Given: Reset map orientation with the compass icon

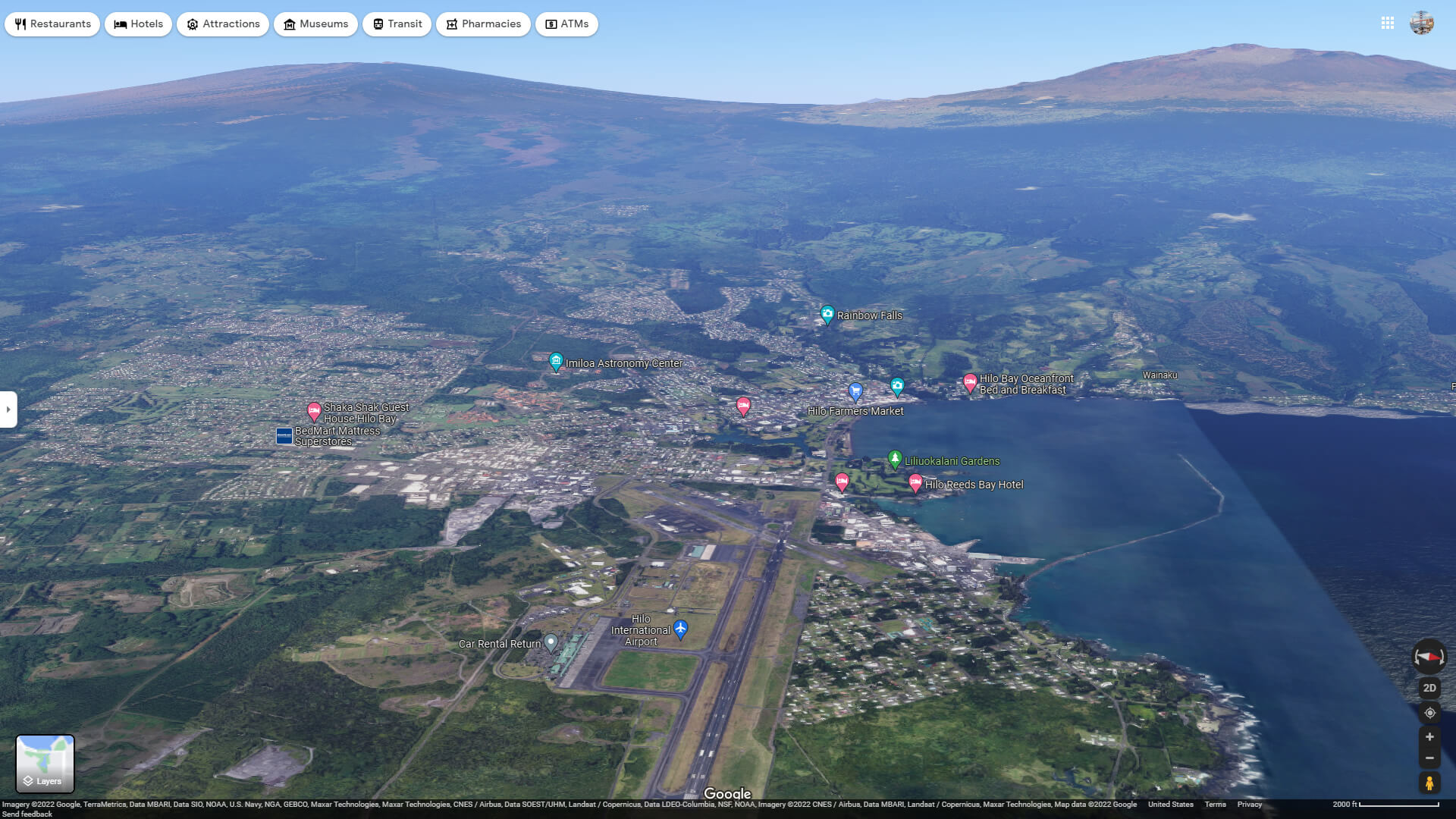Looking at the screenshot, I should tap(1429, 657).
